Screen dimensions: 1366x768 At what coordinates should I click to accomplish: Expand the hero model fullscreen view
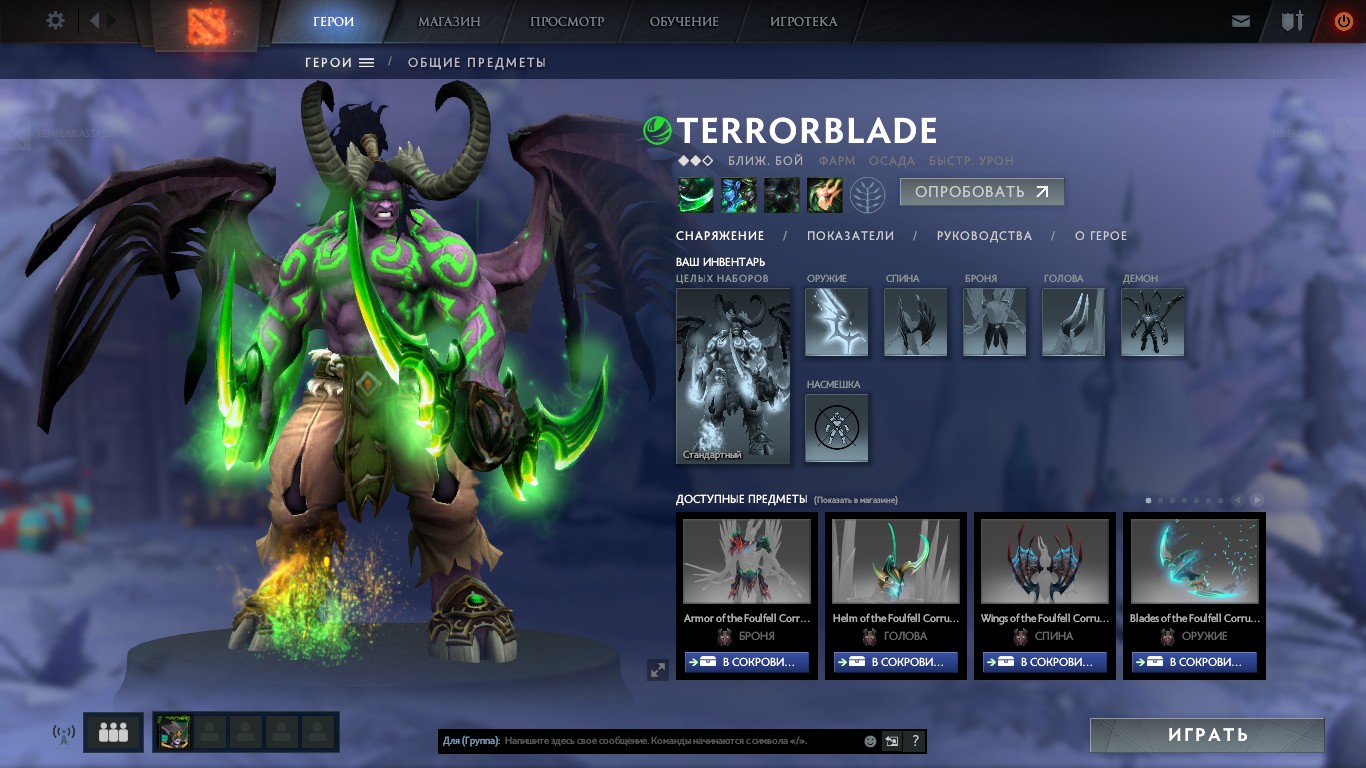coord(657,670)
